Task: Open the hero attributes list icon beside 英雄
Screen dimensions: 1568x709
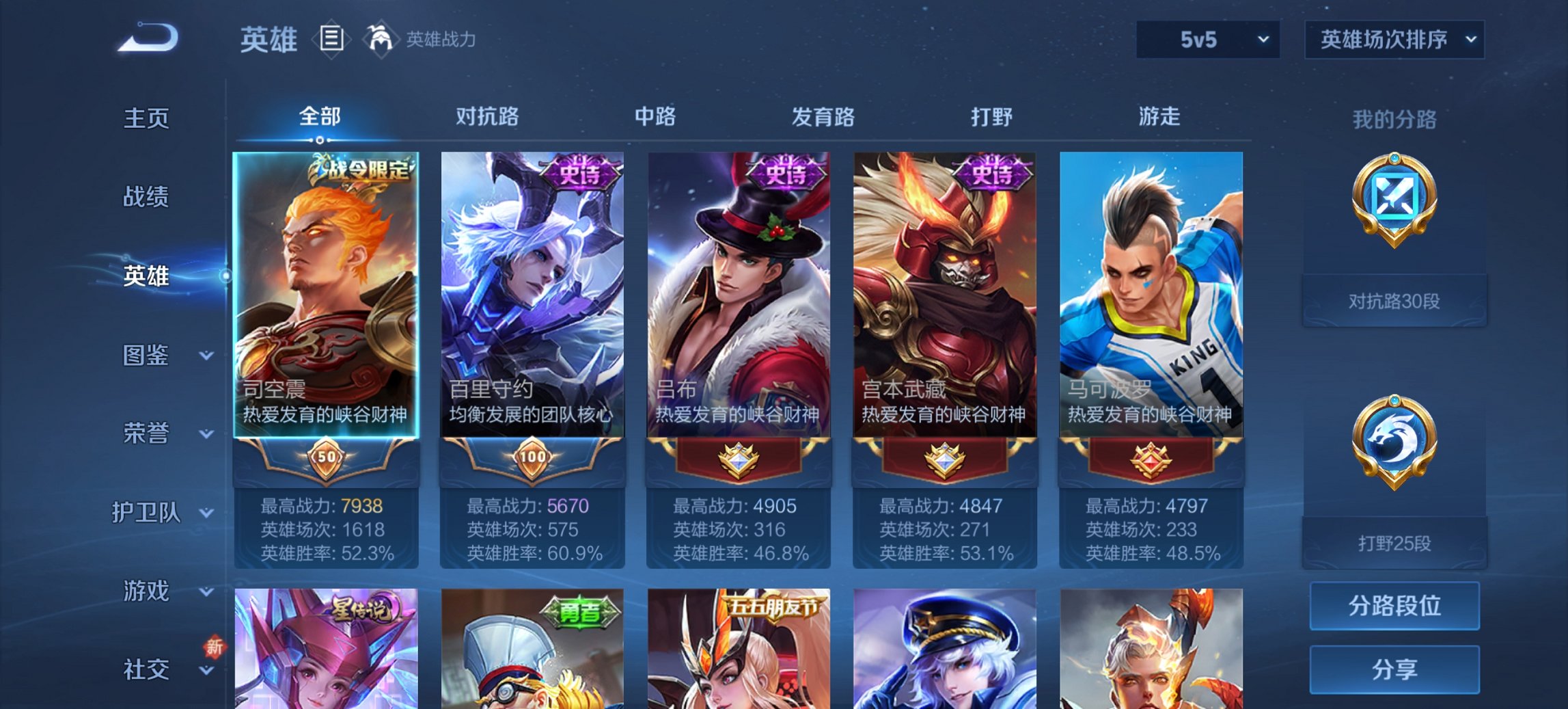Action: [x=331, y=40]
